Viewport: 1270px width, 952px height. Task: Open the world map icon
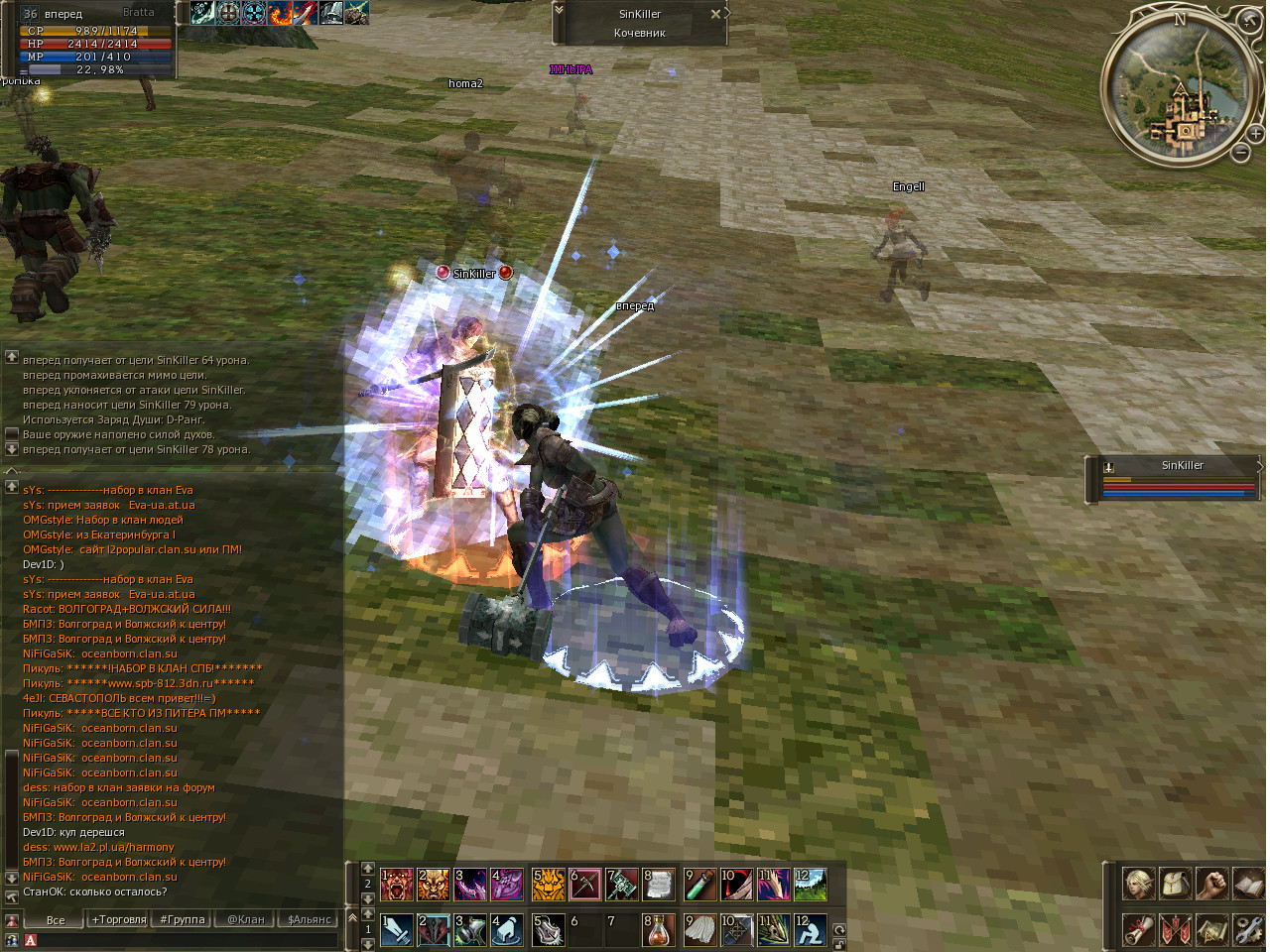[x=1211, y=929]
